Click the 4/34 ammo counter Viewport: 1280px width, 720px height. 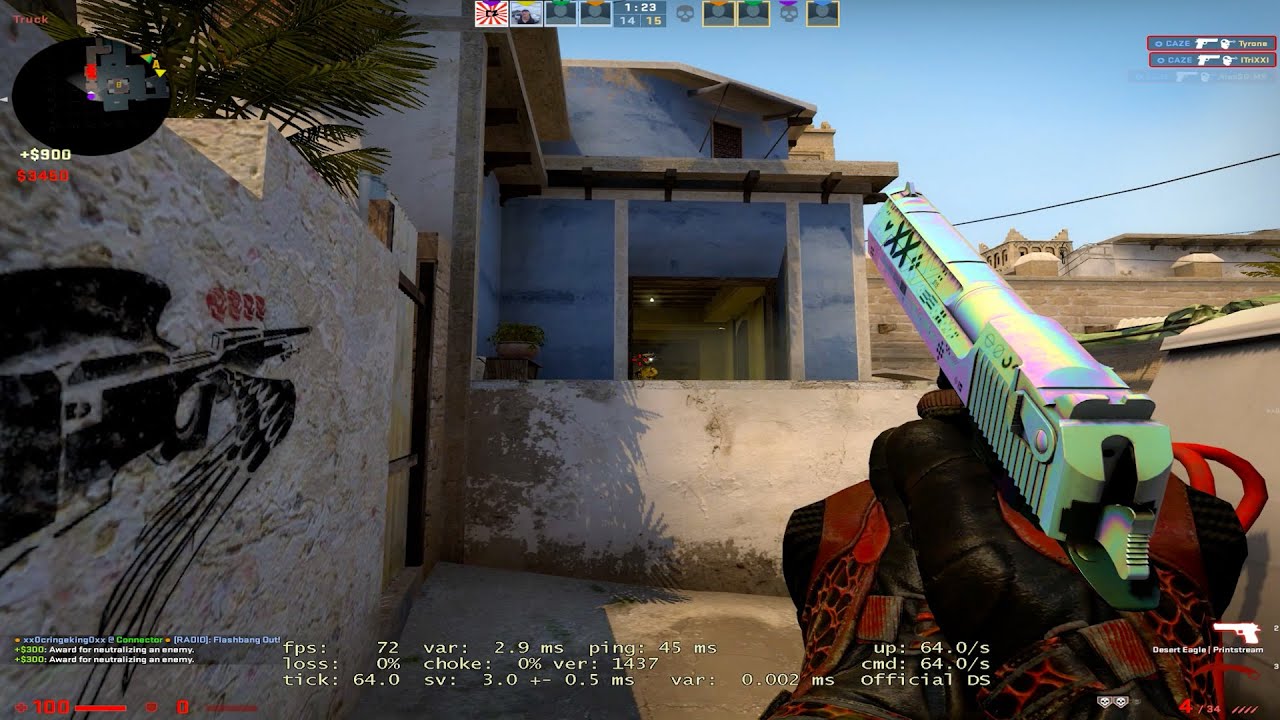(x=1200, y=707)
